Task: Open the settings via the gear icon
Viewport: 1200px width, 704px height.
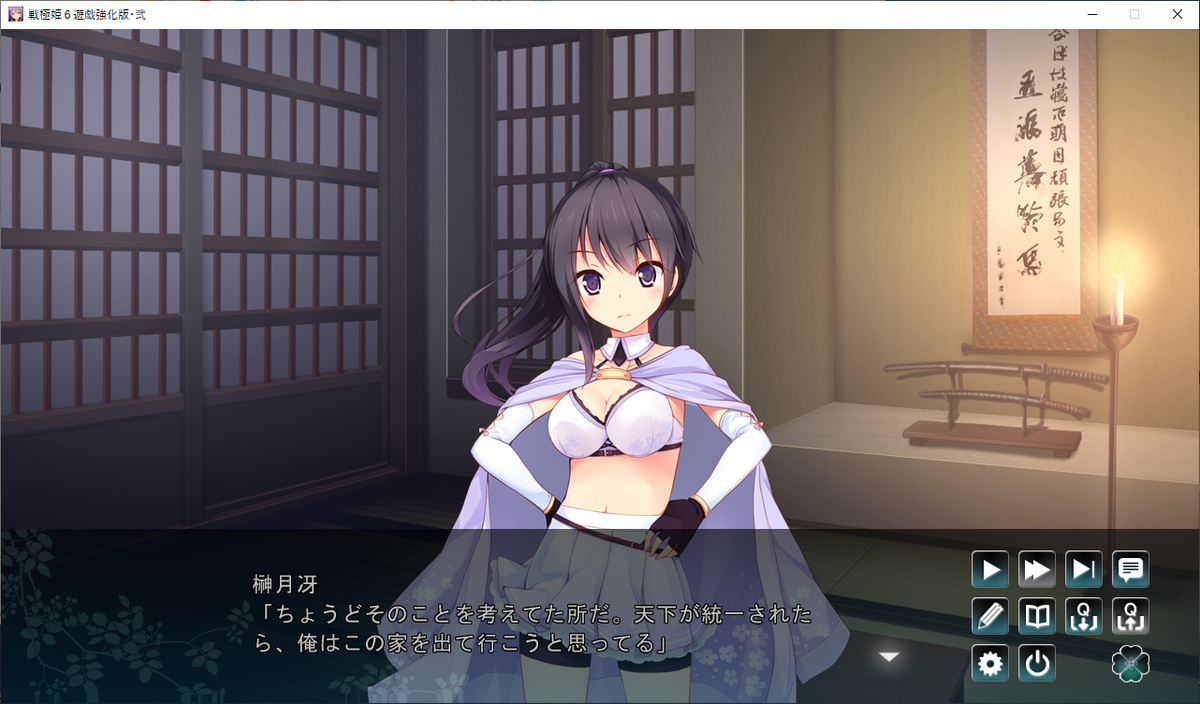Action: (x=990, y=663)
